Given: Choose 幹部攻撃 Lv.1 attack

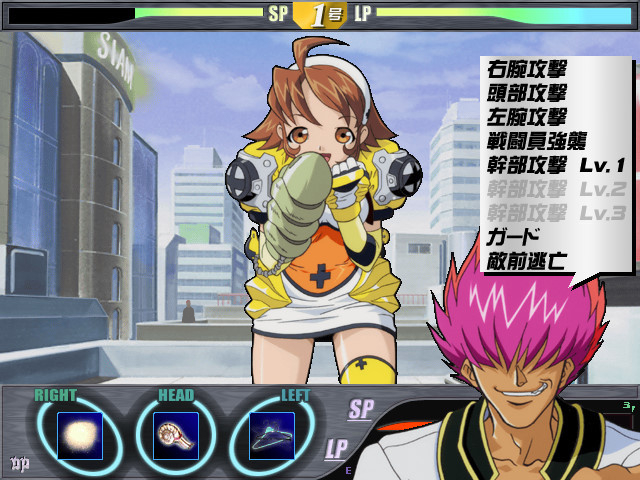Looking at the screenshot, I should click(x=555, y=164).
